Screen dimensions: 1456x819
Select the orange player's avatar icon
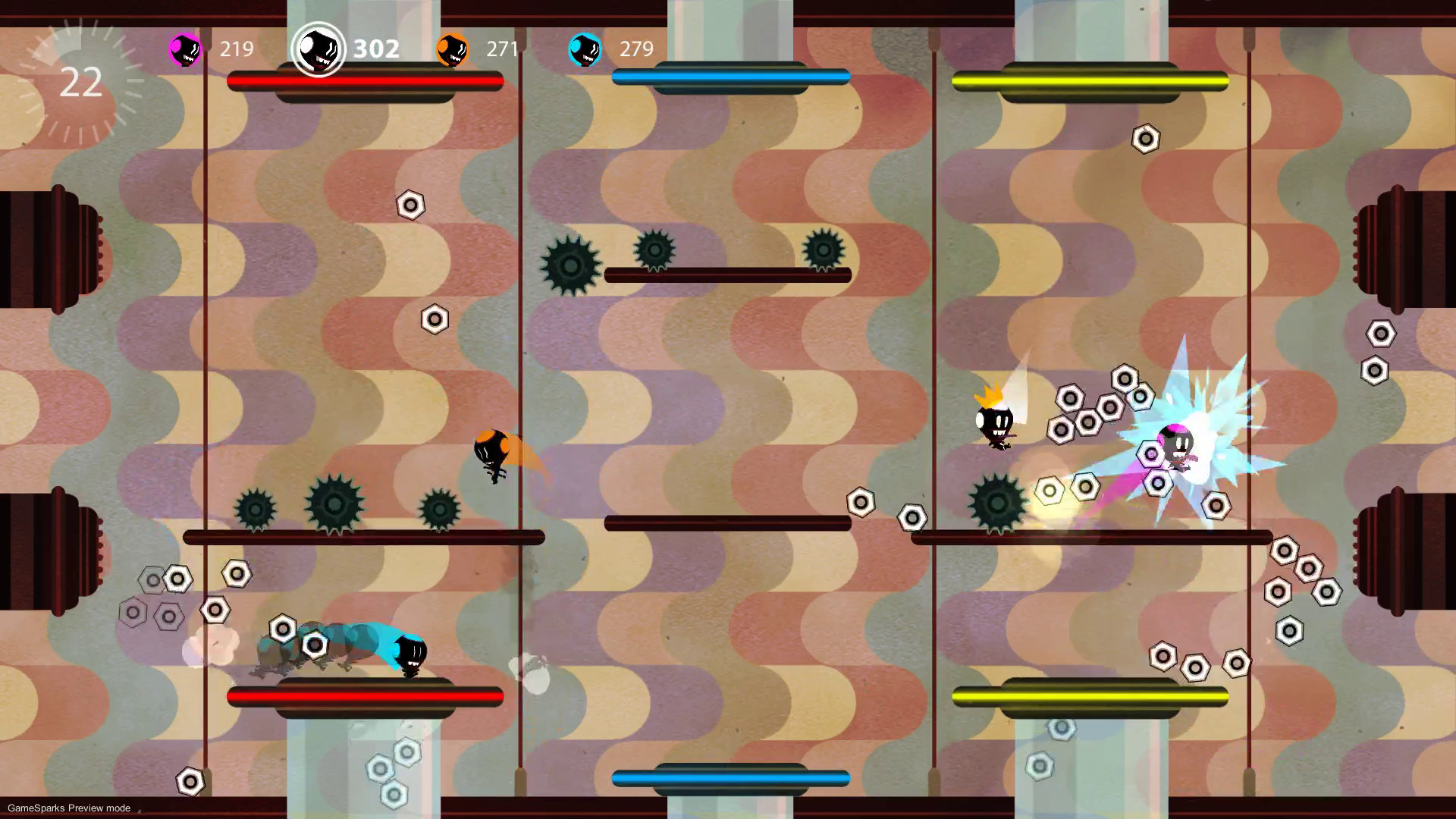pos(453,49)
